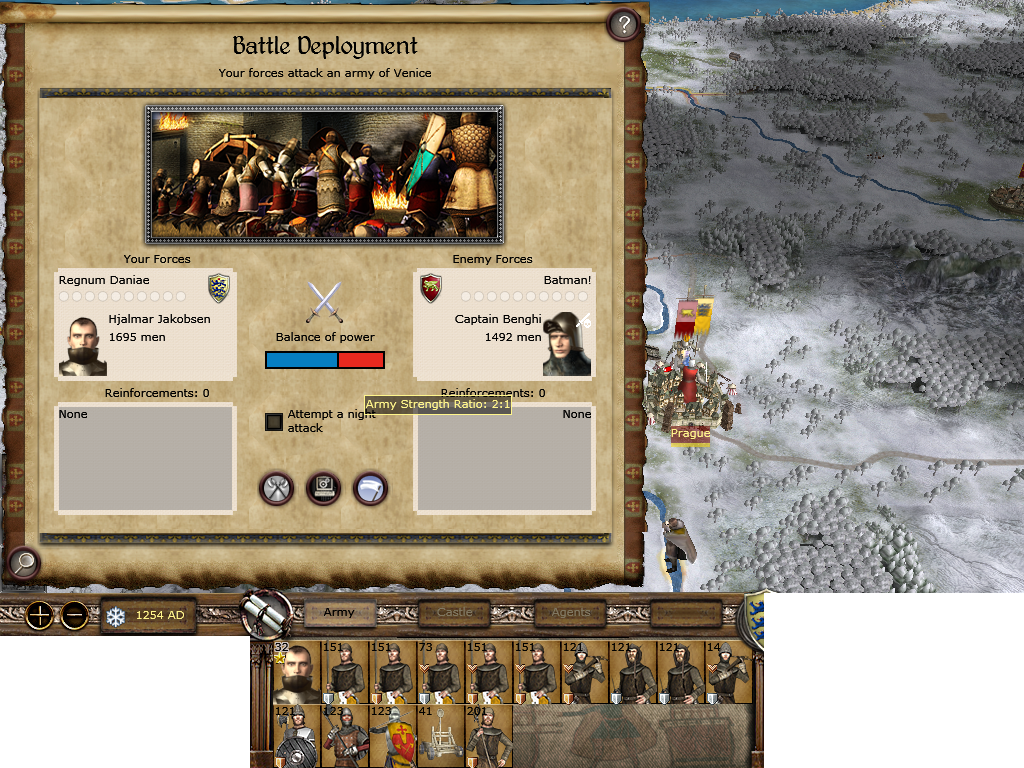Select the general's bodyguard unit card
The image size is (1024, 768).
tap(296, 674)
